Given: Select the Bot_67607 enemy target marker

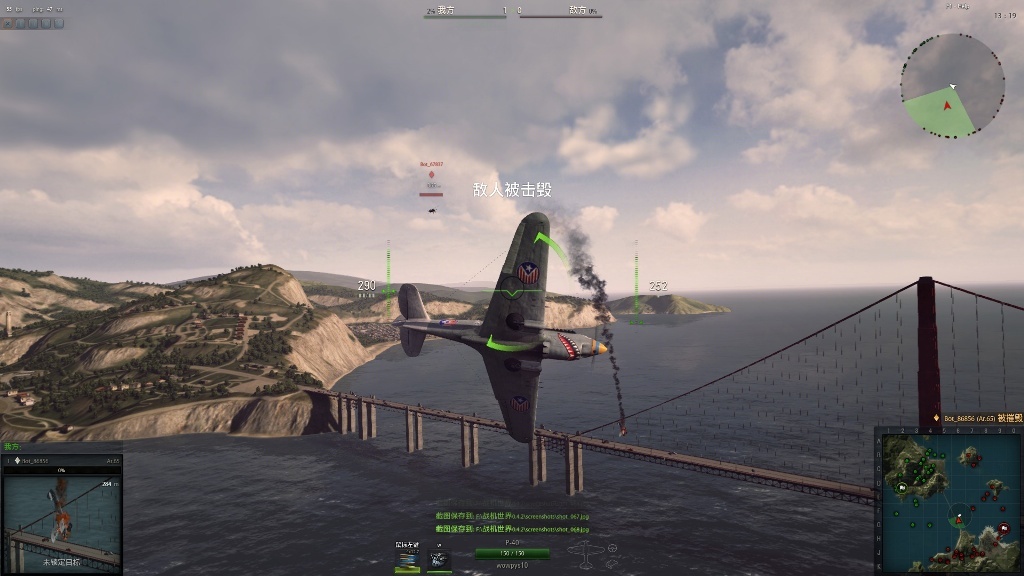Looking at the screenshot, I should (432, 174).
